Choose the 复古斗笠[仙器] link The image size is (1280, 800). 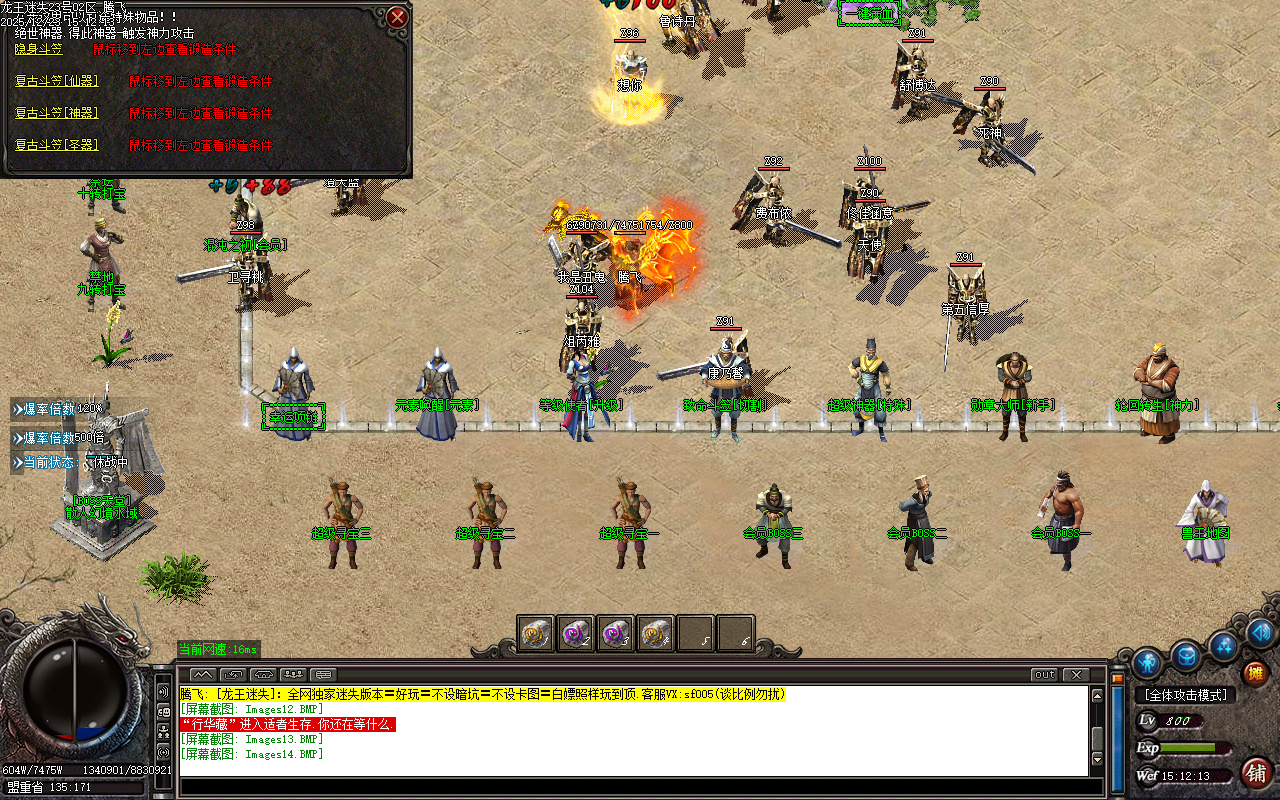tap(57, 81)
